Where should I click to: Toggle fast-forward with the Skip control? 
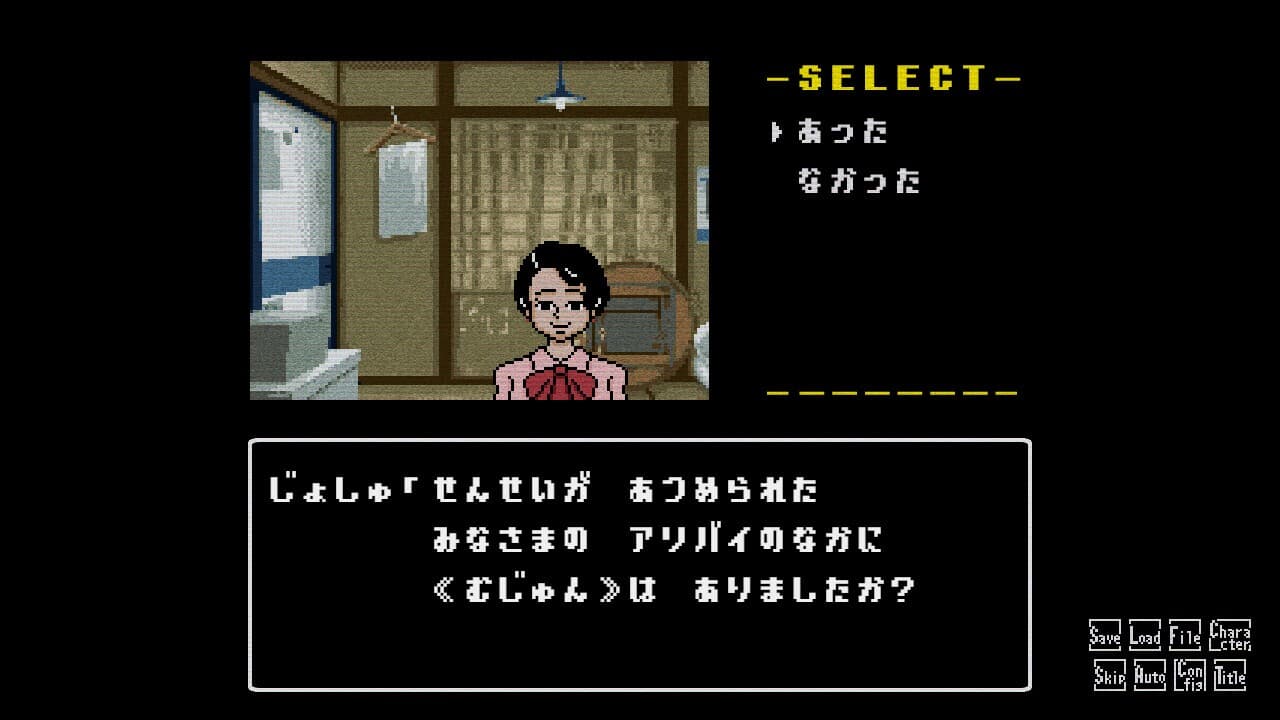pyautogui.click(x=1108, y=676)
